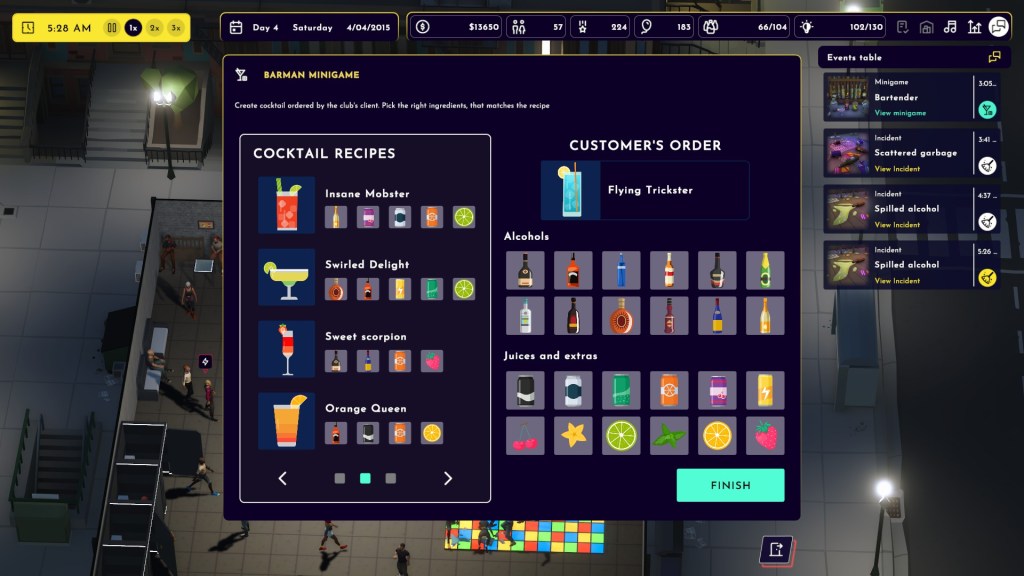The height and width of the screenshot is (576, 1024).
Task: Set game speed to 2x
Action: tap(155, 28)
